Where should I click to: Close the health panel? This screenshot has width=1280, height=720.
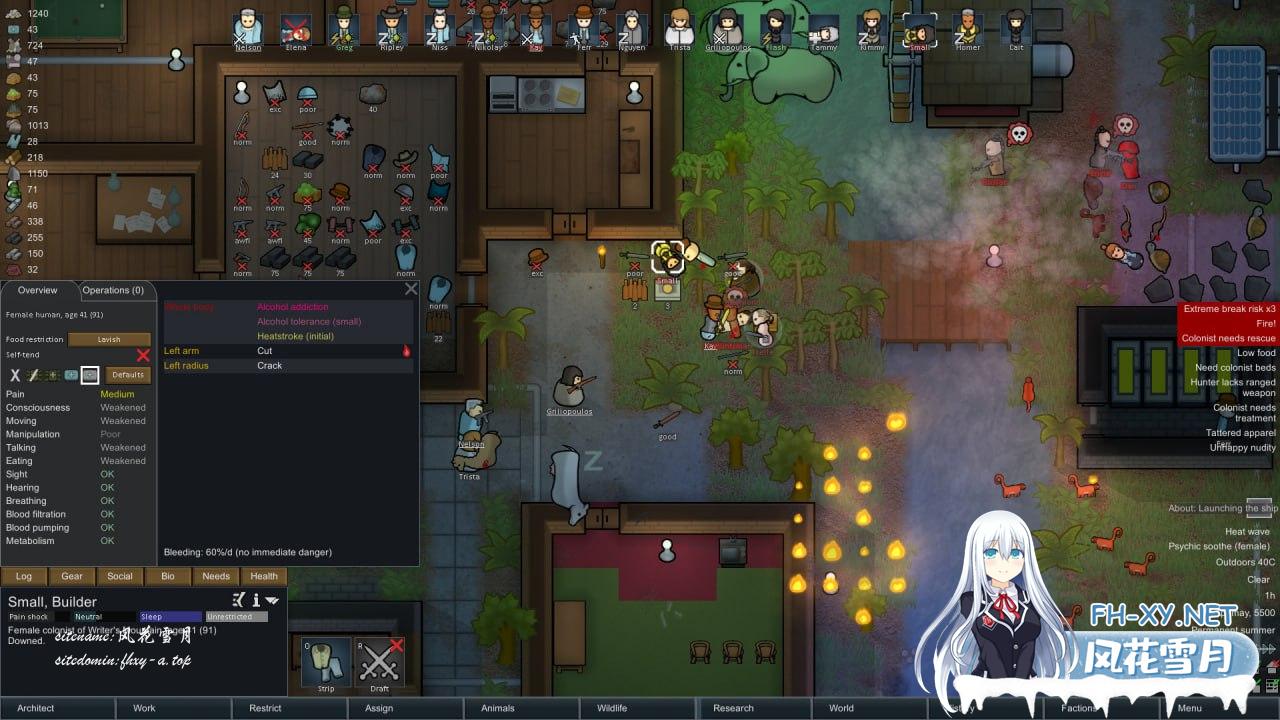(411, 289)
